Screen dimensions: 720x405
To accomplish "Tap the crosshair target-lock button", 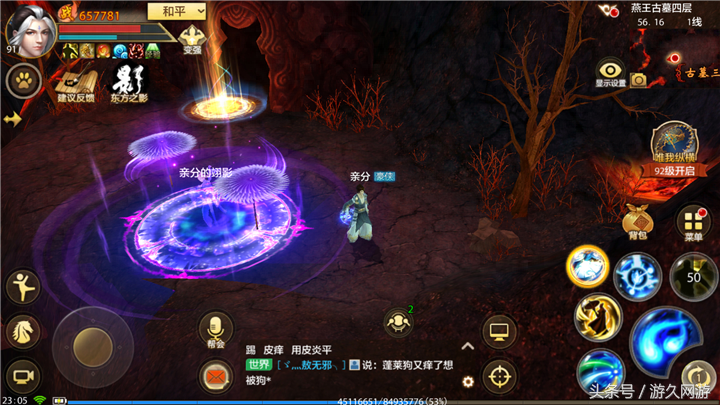I will 498,376.
